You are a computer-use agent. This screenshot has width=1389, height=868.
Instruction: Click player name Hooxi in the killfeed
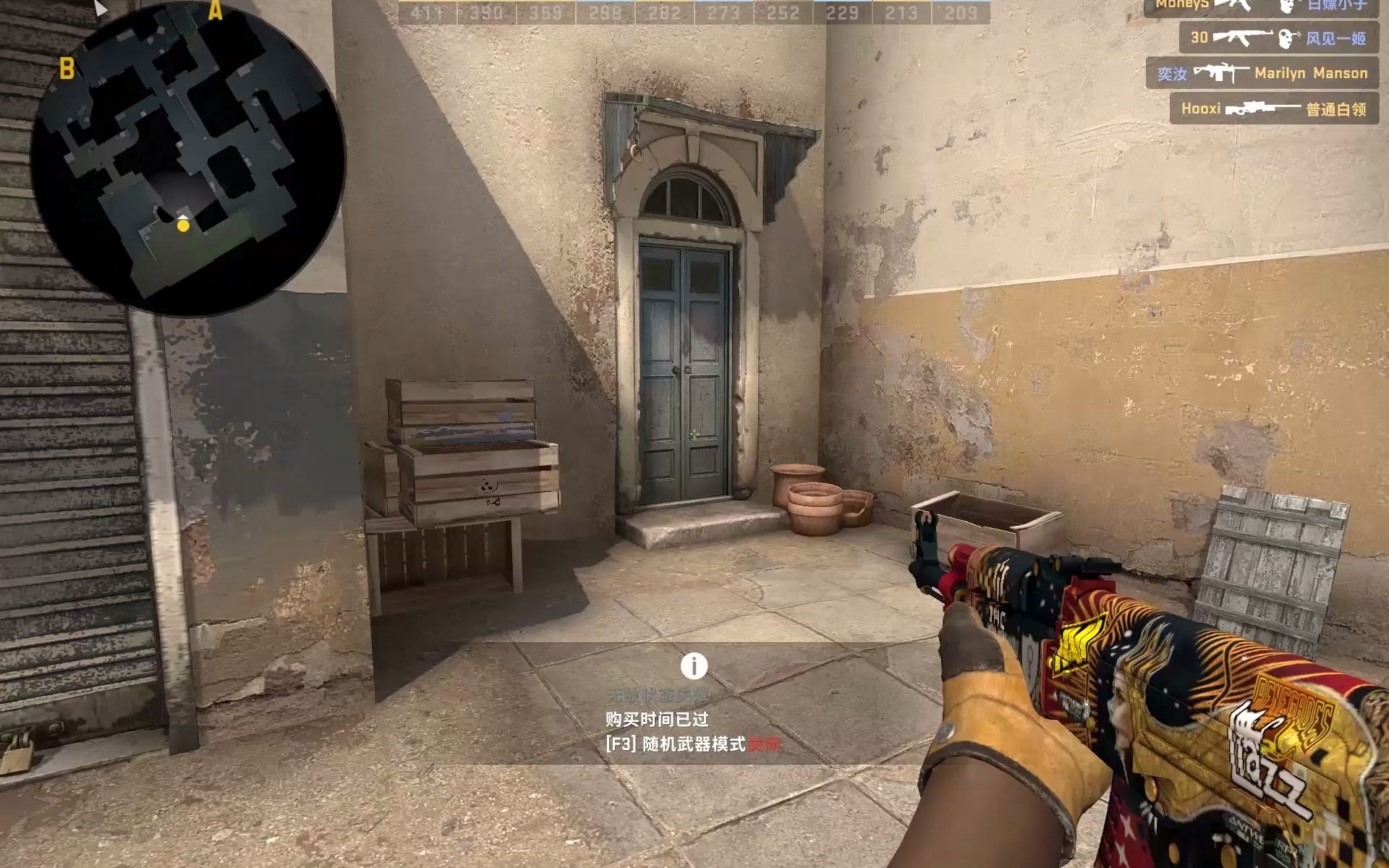(1201, 109)
